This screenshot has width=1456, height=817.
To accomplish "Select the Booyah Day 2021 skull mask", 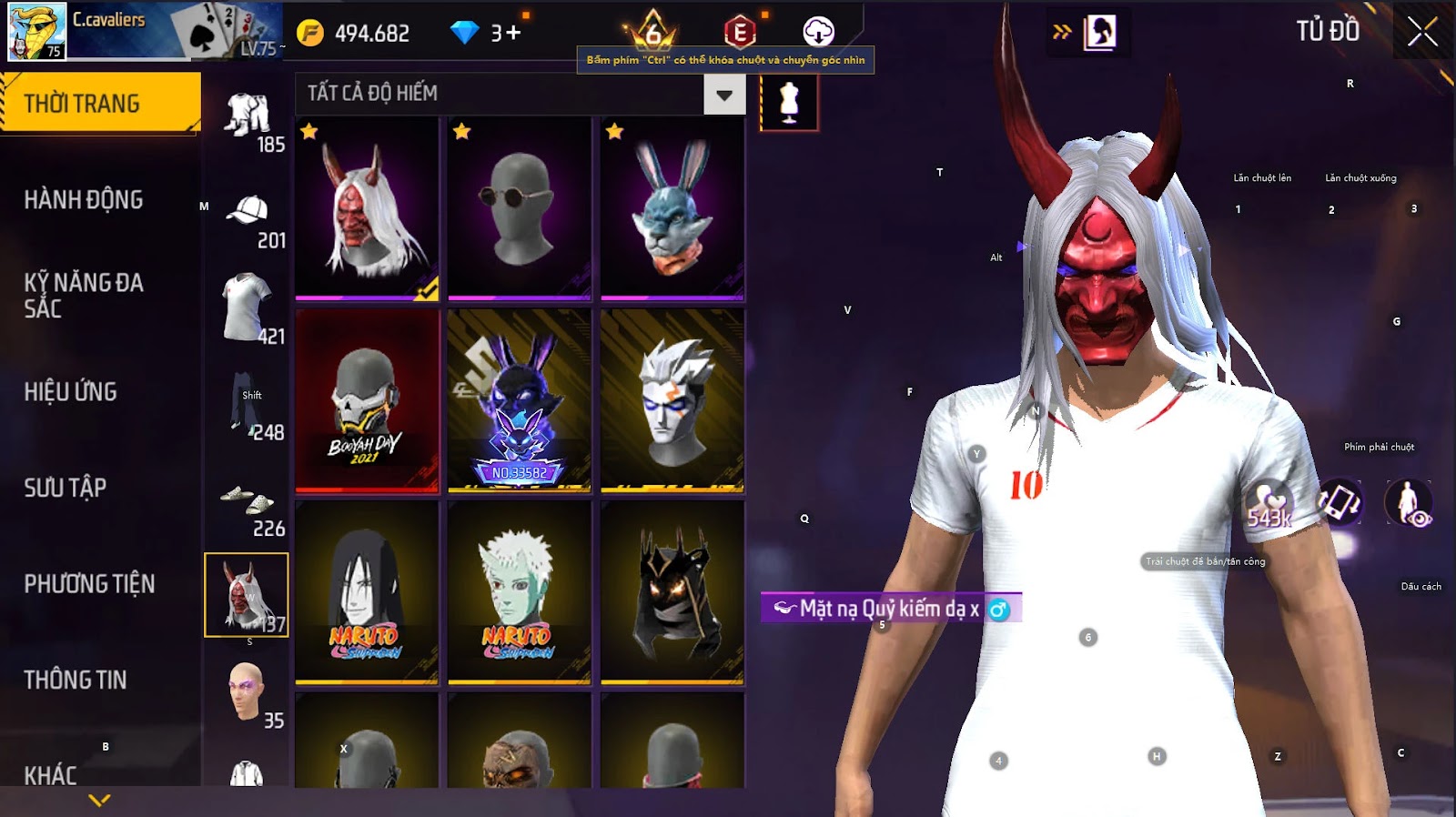I will 367,400.
